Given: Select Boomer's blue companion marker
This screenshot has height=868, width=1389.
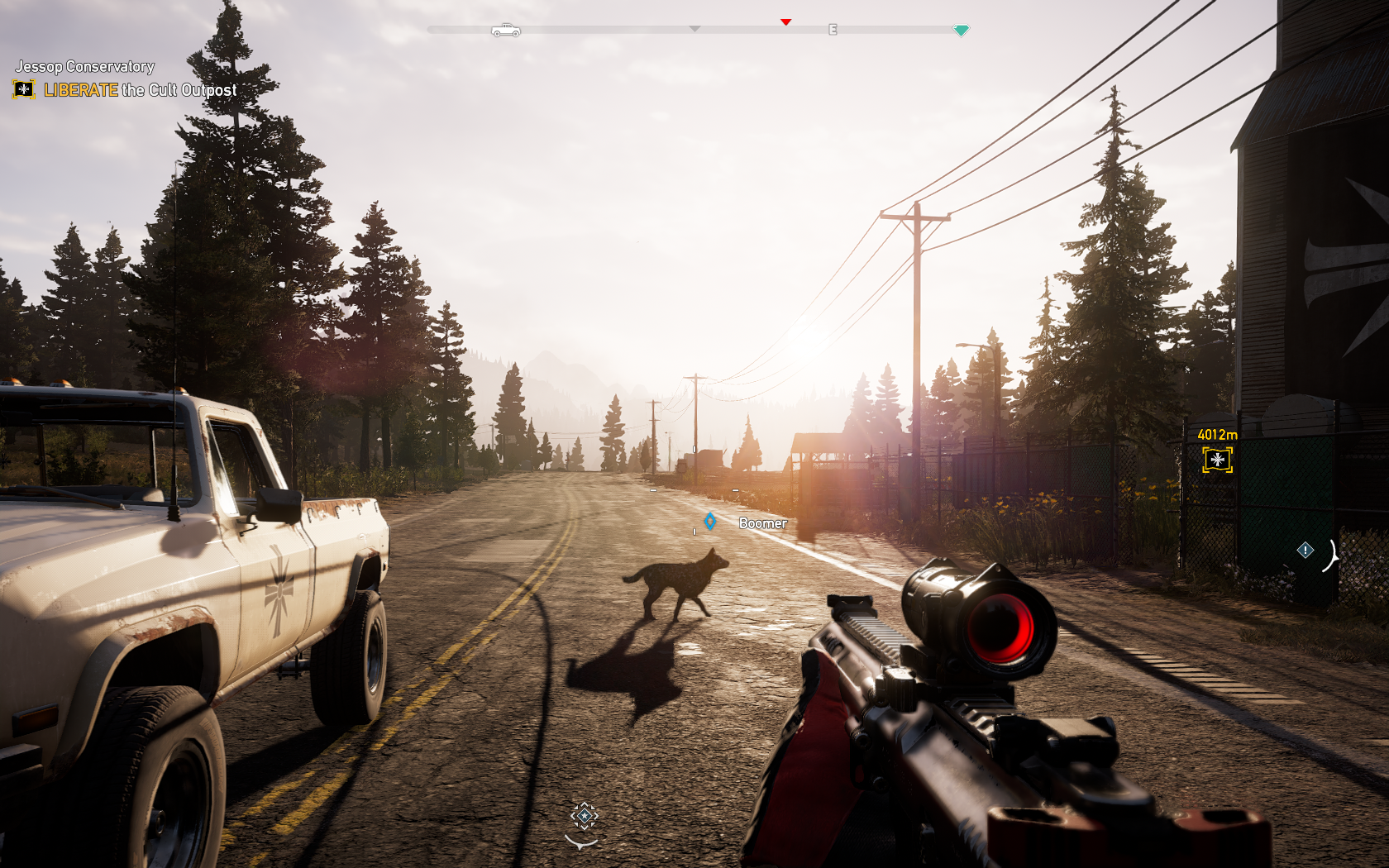Looking at the screenshot, I should (x=710, y=522).
